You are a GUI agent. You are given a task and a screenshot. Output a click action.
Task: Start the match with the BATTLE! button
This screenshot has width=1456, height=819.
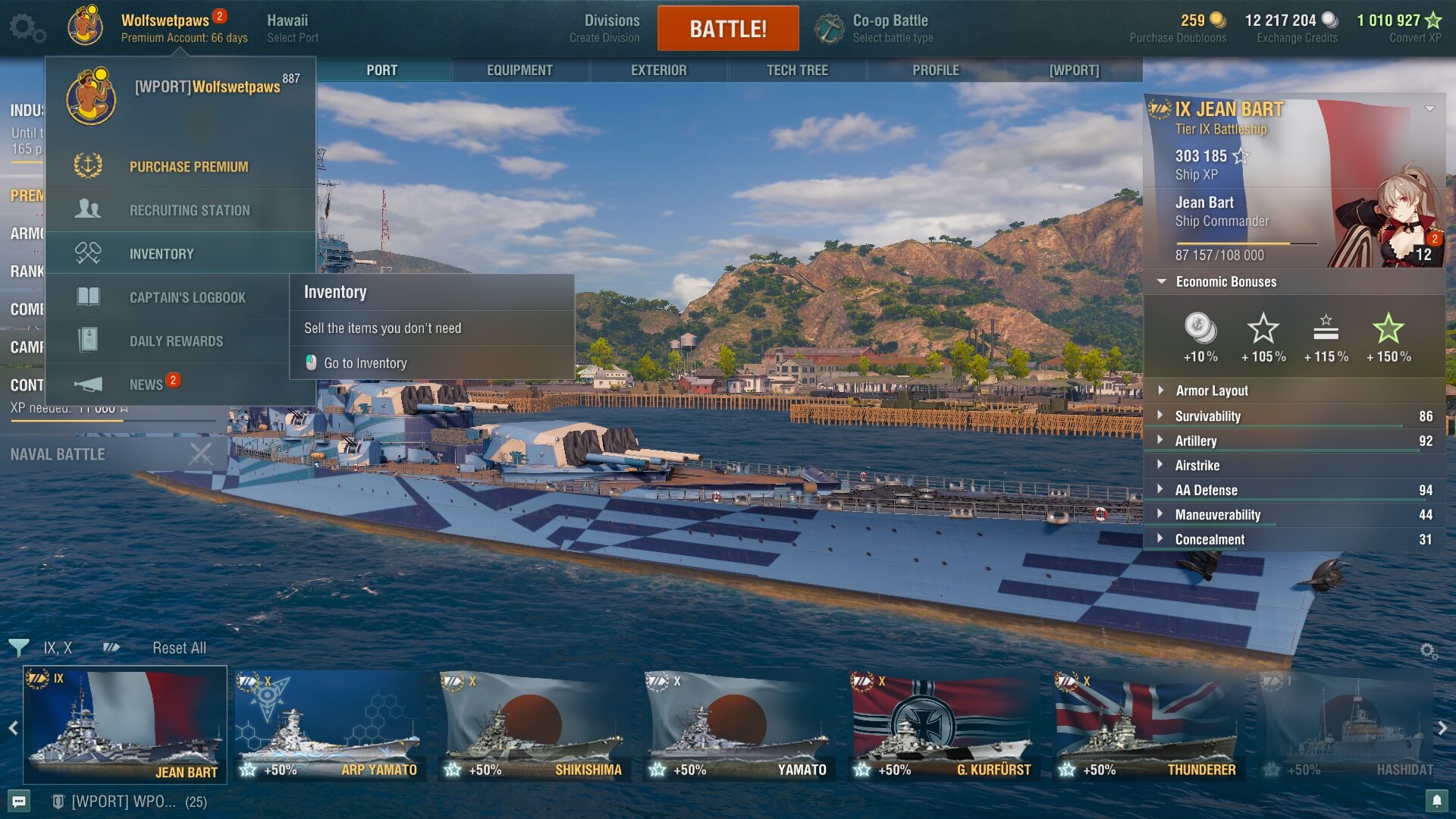[727, 29]
